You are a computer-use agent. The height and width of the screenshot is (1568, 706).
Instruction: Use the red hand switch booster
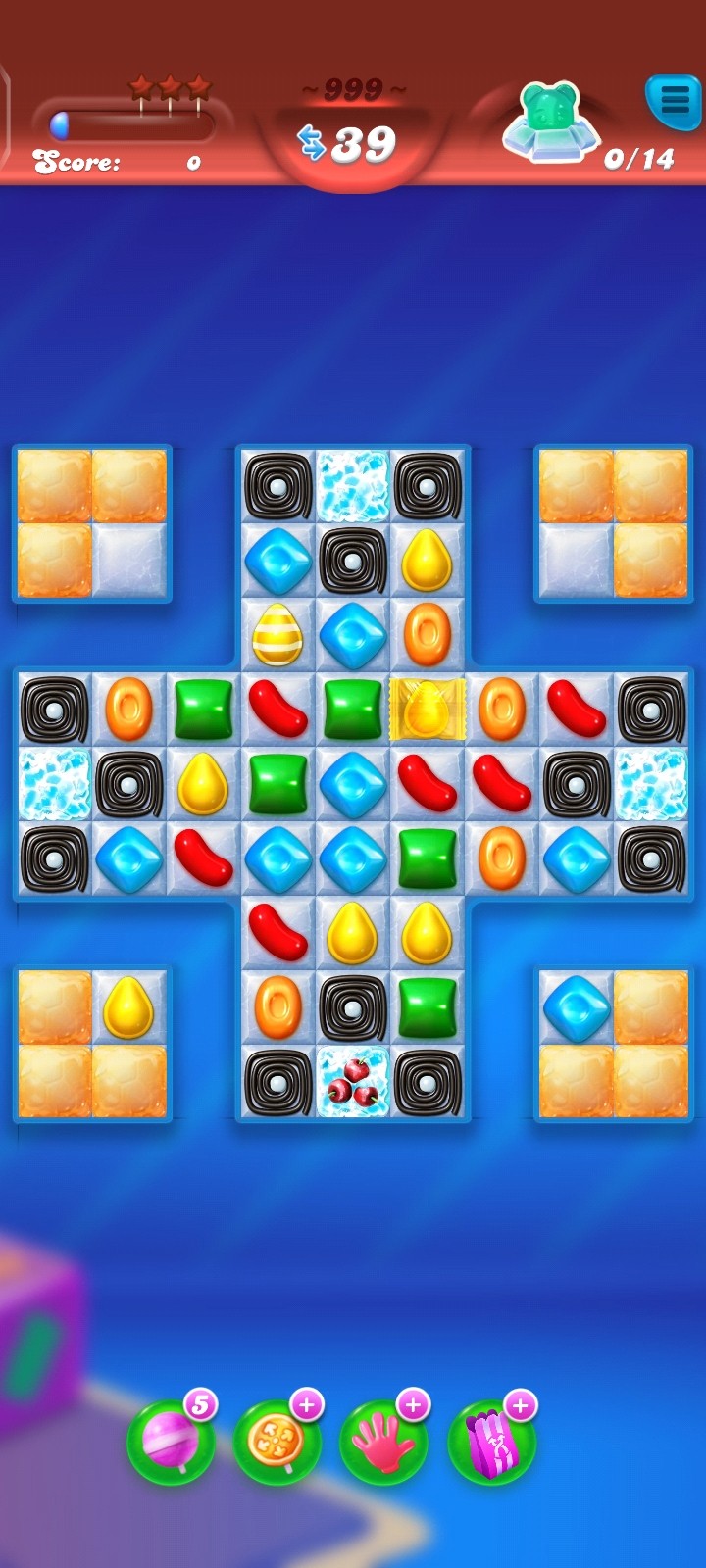click(x=383, y=1441)
